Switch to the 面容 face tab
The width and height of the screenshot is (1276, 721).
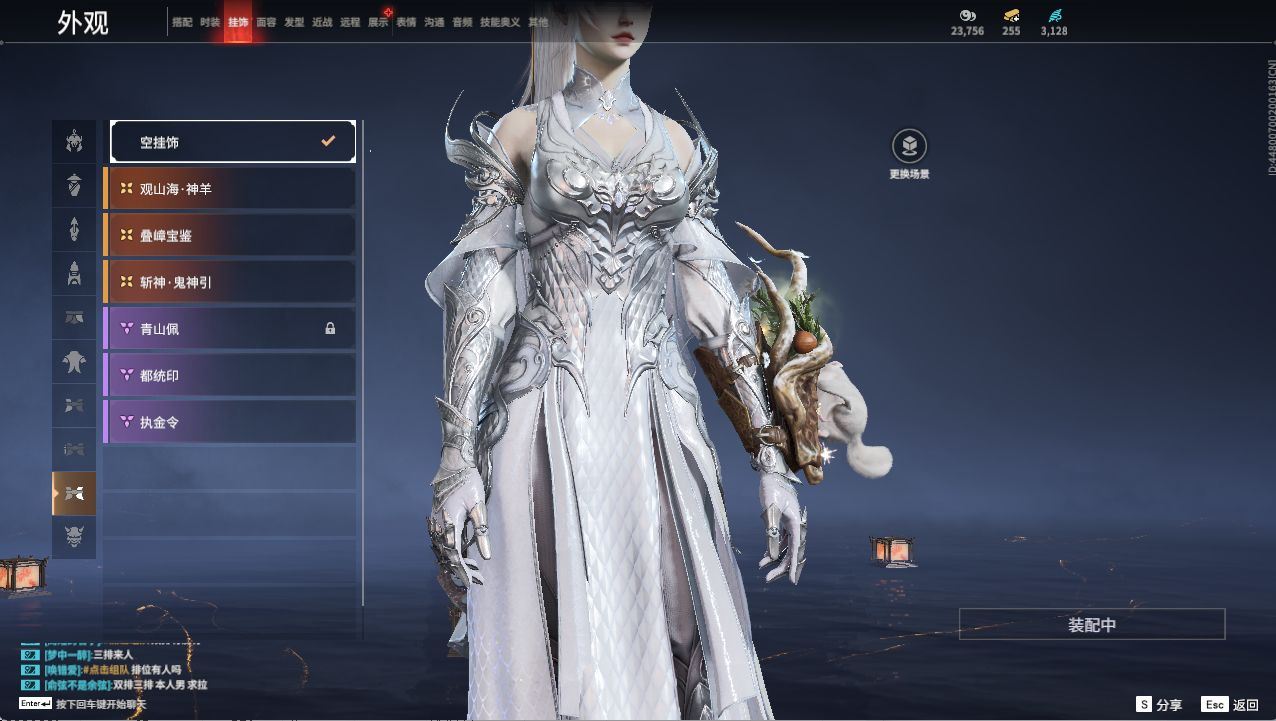click(x=266, y=22)
